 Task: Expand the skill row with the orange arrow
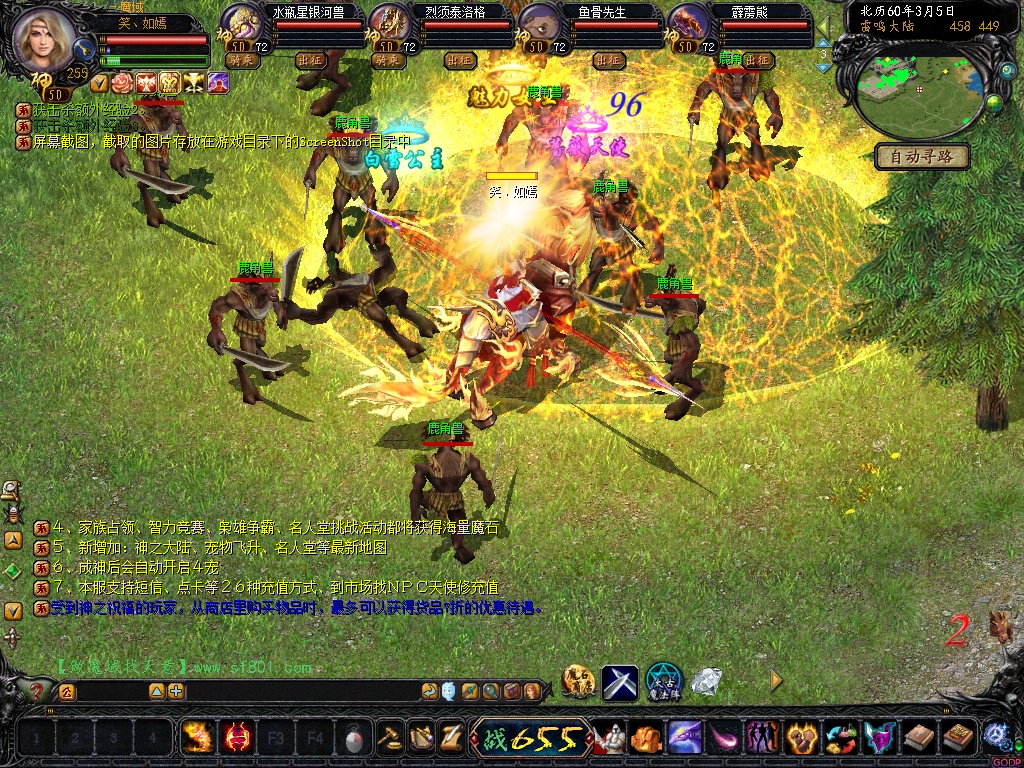(x=776, y=681)
